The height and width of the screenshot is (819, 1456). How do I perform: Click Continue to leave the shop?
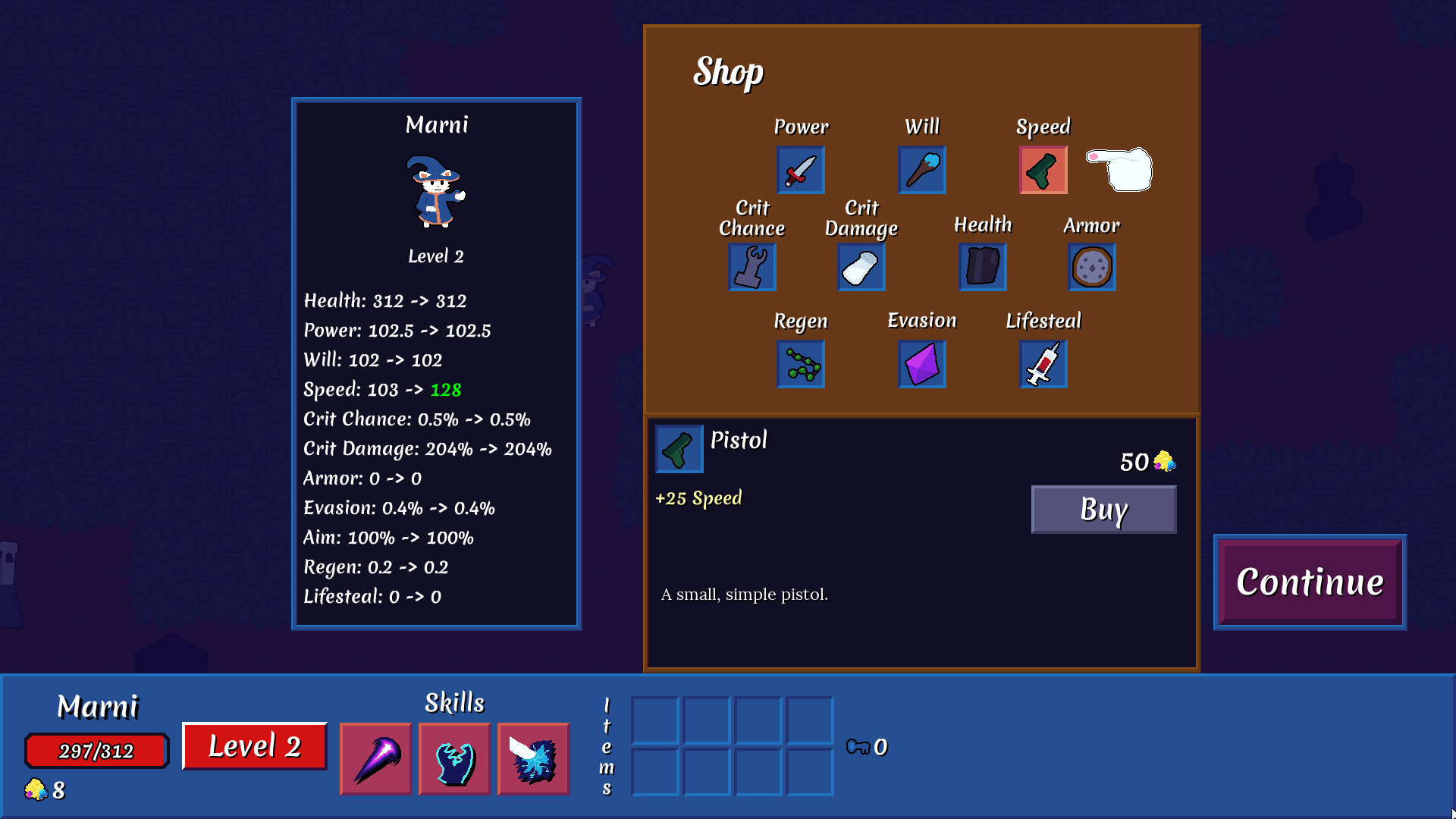1309,582
